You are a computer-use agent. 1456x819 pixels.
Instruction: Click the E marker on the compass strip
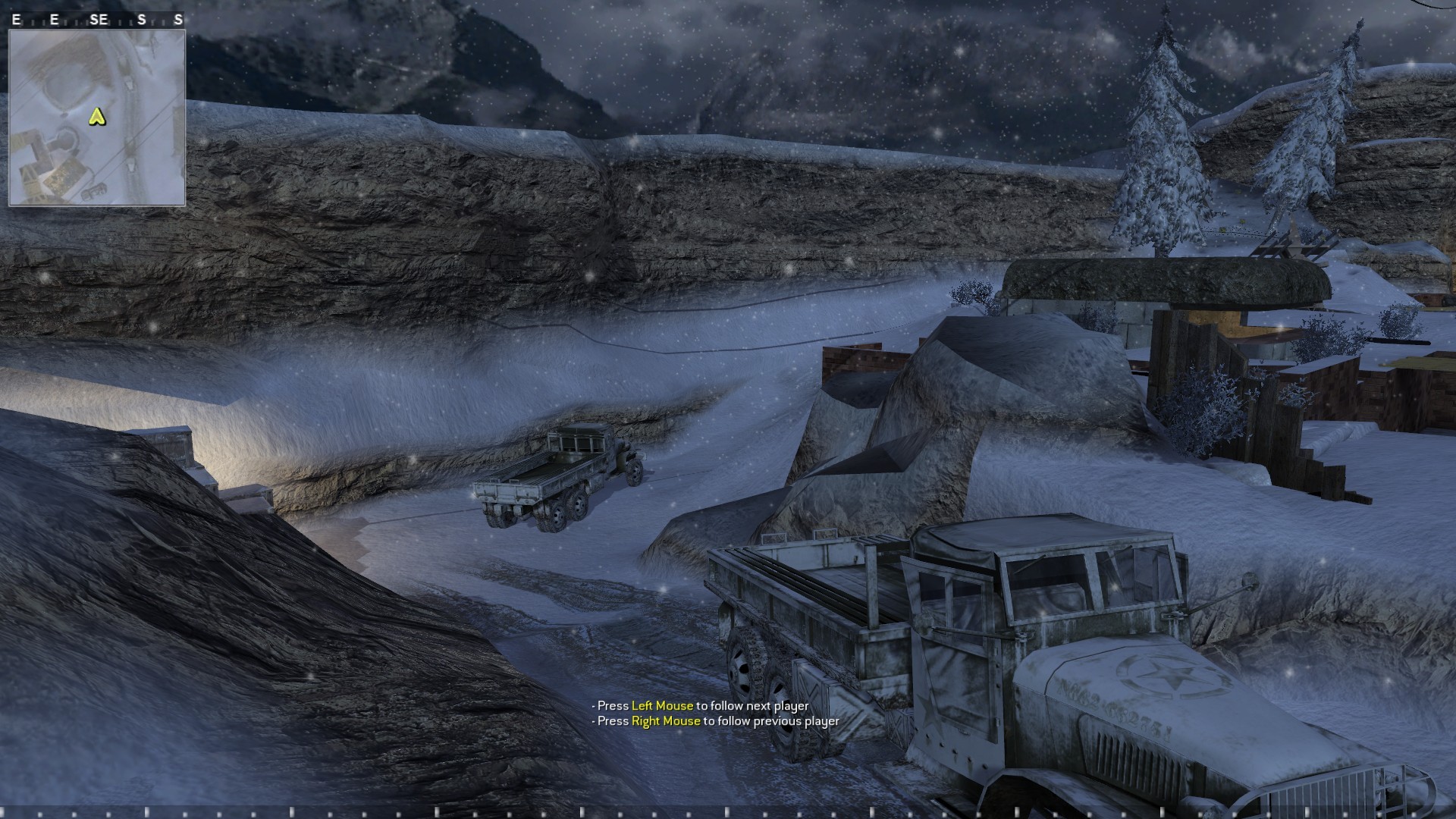point(16,19)
